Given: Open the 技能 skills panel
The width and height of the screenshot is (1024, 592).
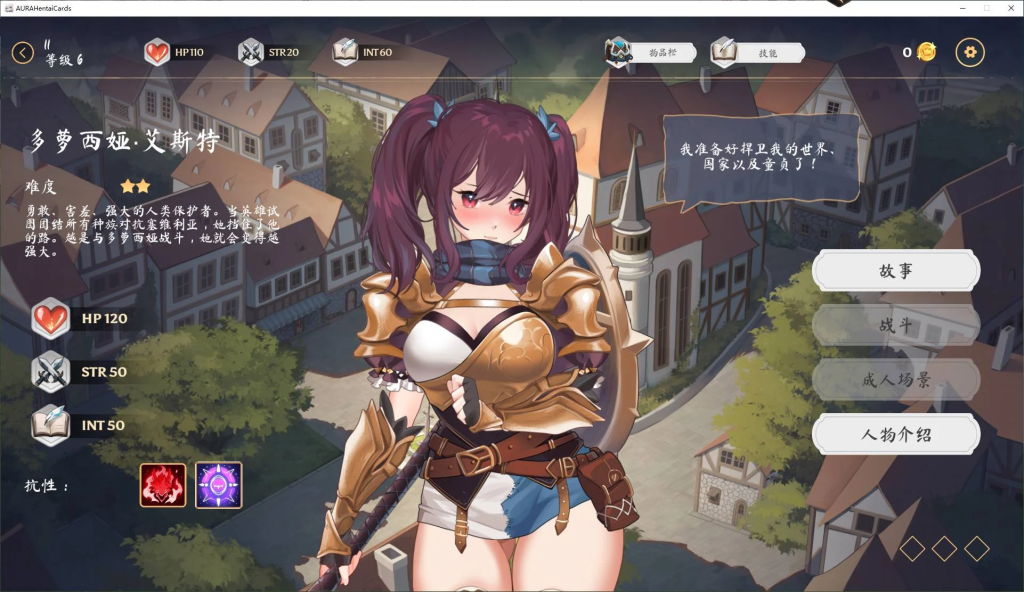Looking at the screenshot, I should 756,52.
